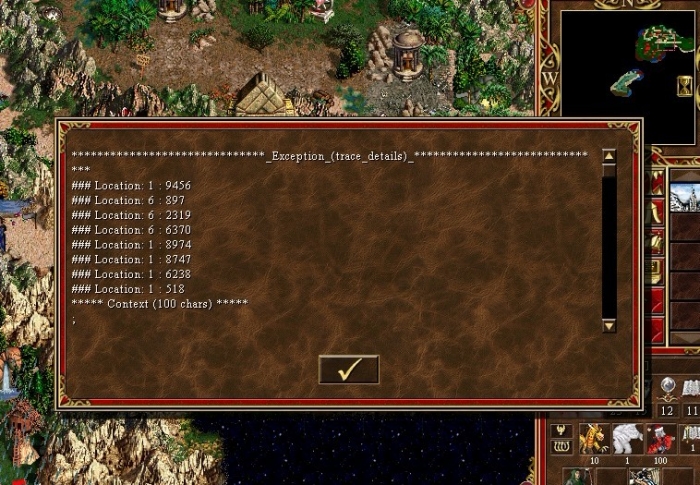This screenshot has width=700, height=485.
Task: Select the white beast creature slot
Action: [x=627, y=438]
